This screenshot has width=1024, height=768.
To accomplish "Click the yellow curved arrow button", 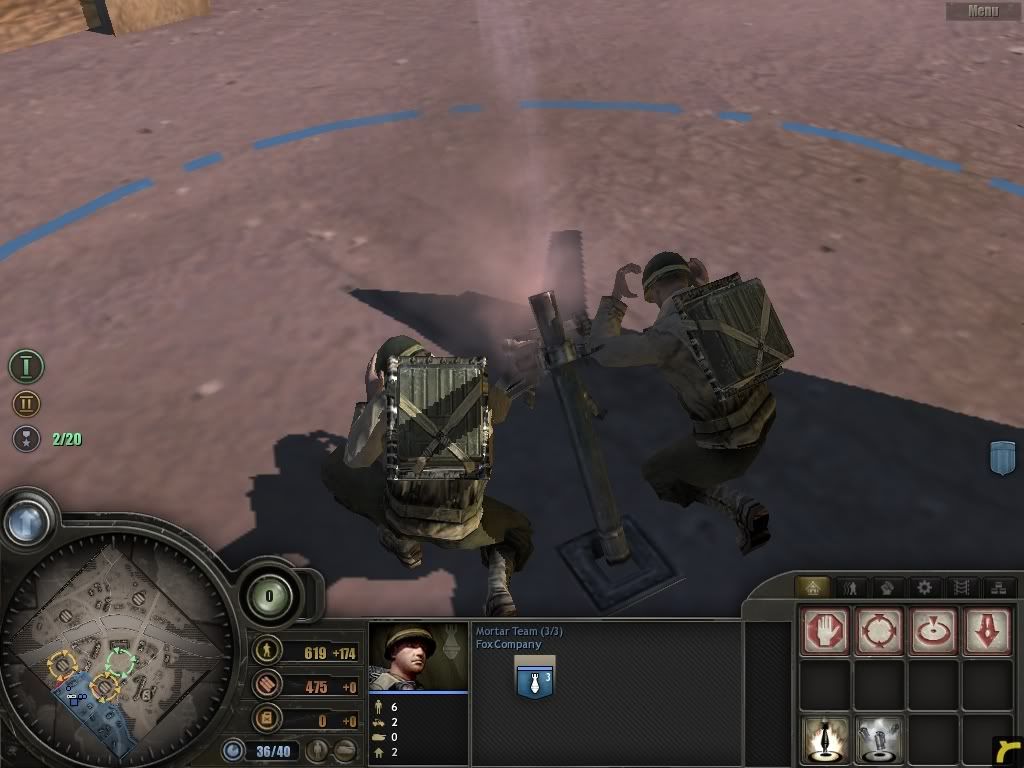I will coord(1008,752).
